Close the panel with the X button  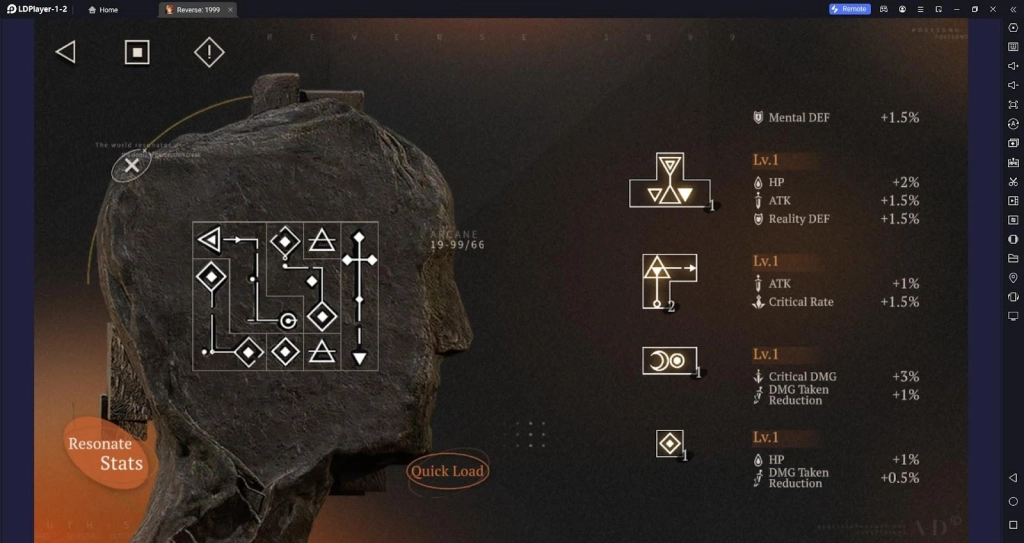click(x=131, y=166)
